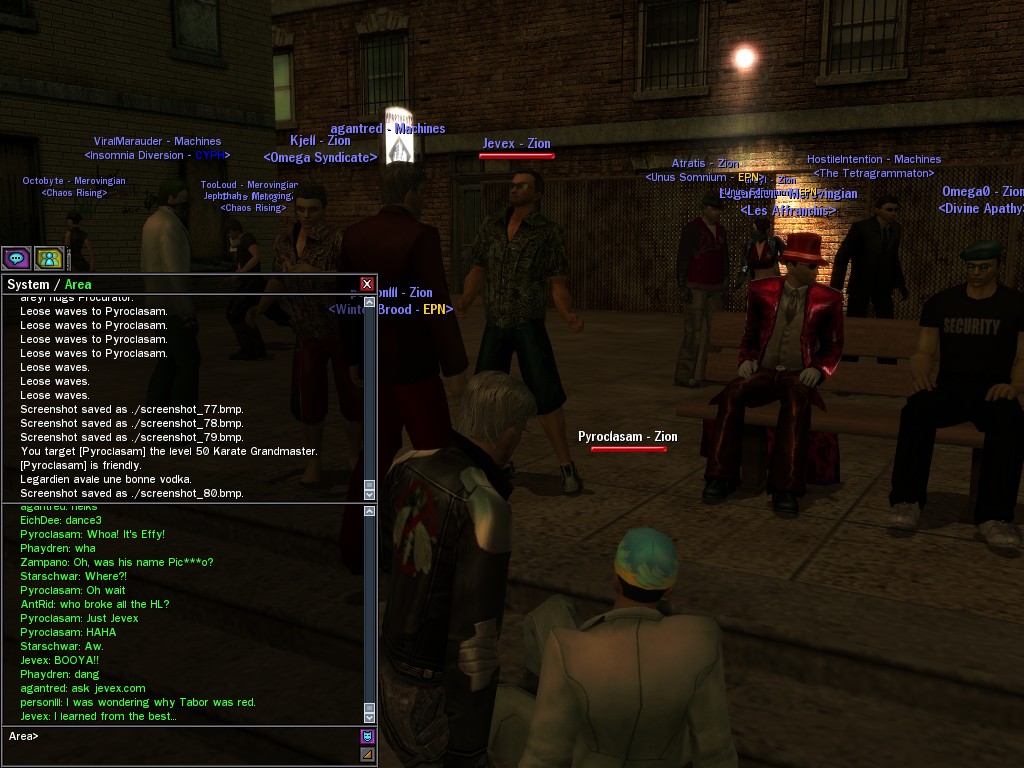The image size is (1024, 768).
Task: Open the yellow team/group panel icon
Action: [x=49, y=258]
